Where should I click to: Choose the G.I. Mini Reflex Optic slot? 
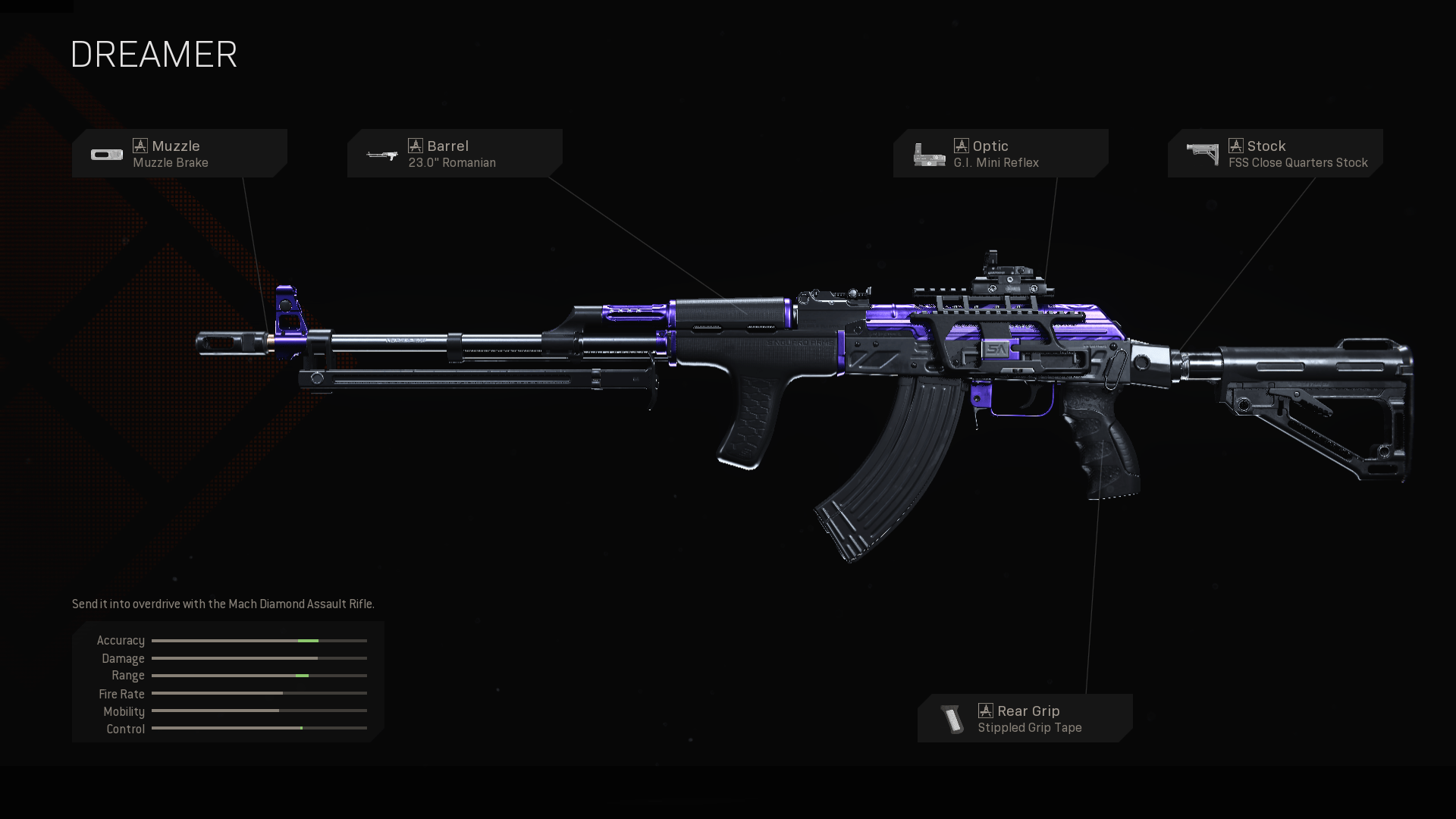(x=1000, y=153)
